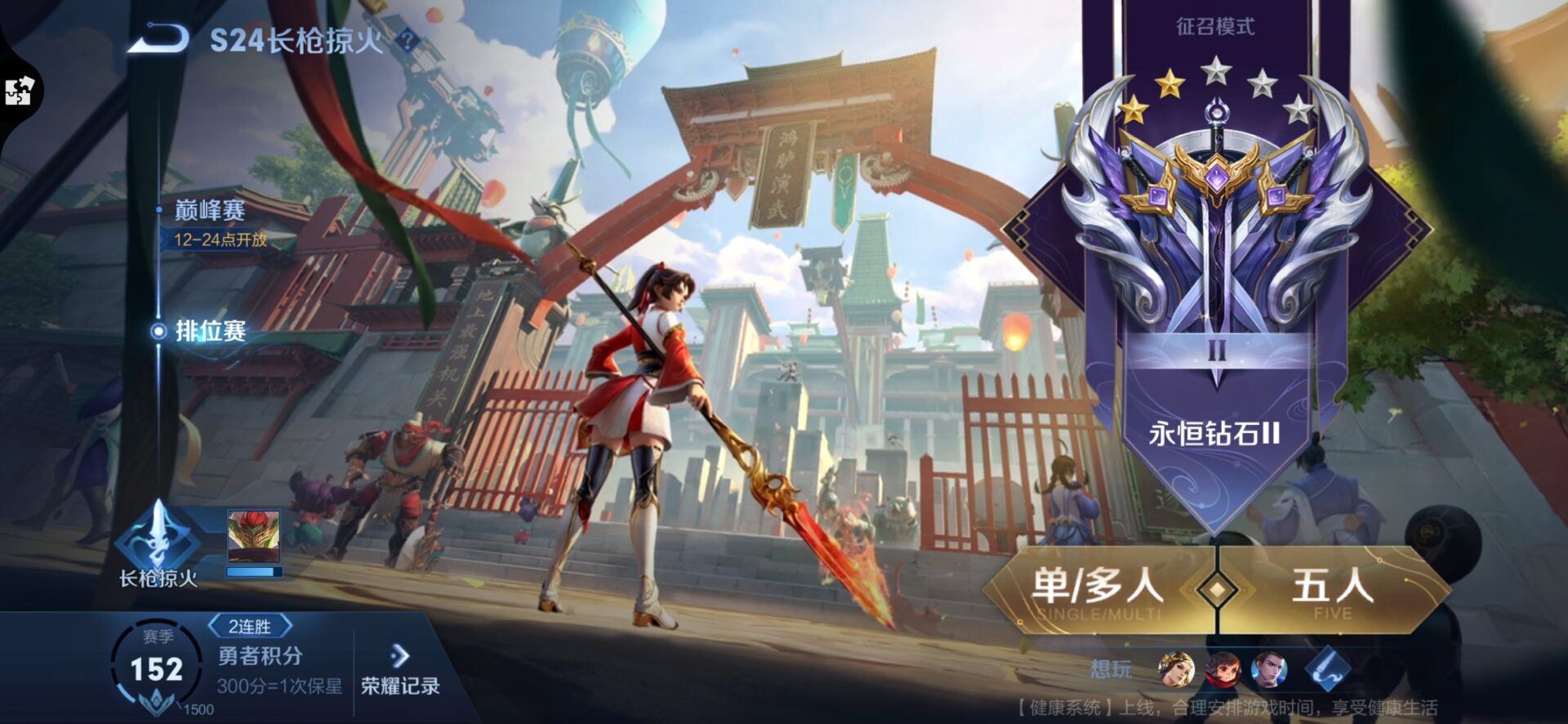Screen dimensions: 1568x724
Task: Start a 五人 five-player match
Action: tap(1332, 588)
